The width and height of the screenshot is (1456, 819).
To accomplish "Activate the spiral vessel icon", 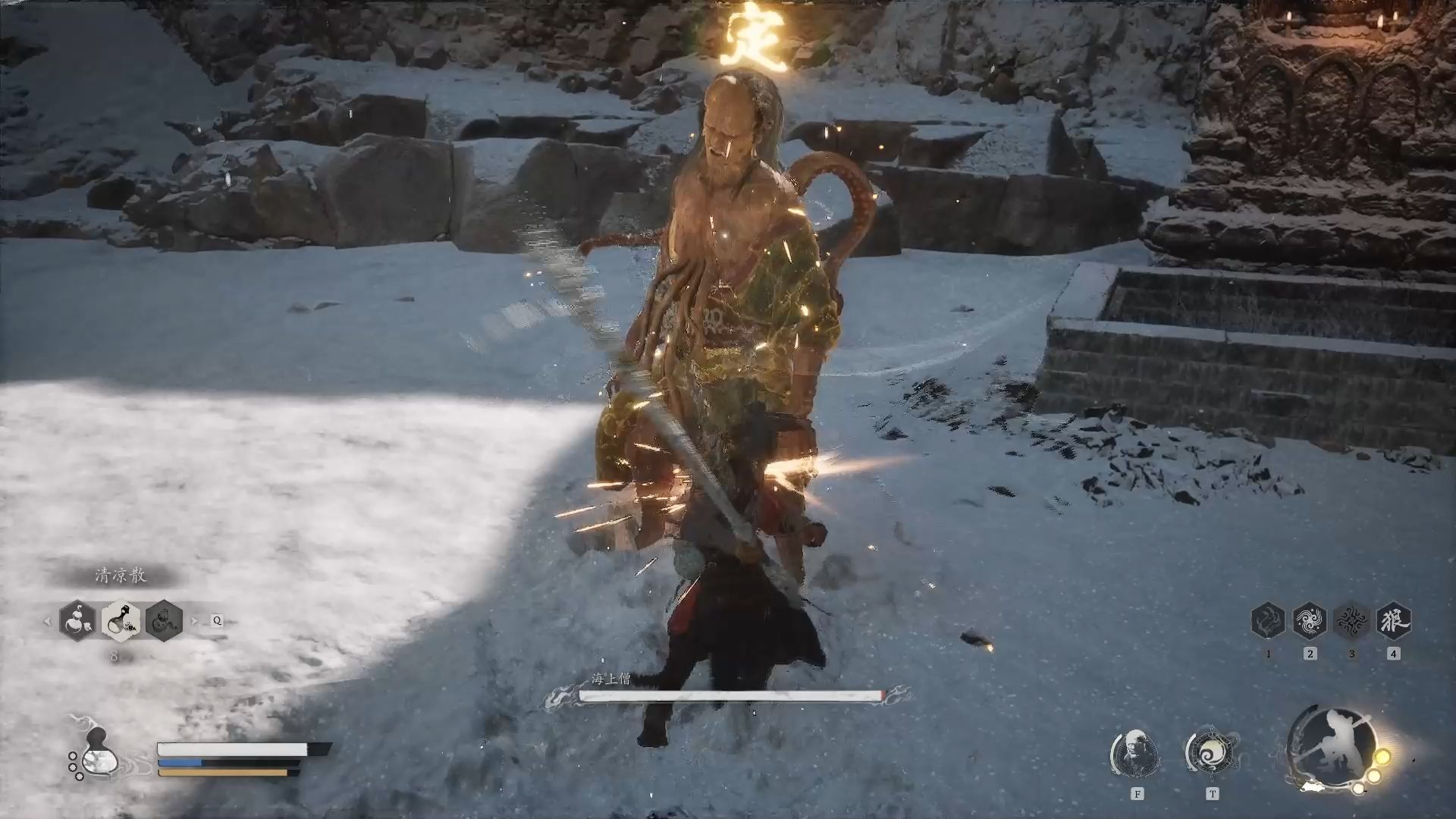I will coord(1212,753).
